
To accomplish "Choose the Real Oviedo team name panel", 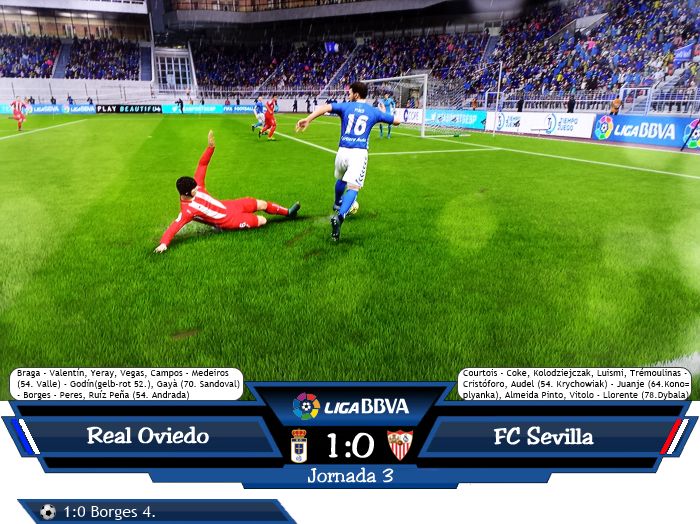I will 148,437.
